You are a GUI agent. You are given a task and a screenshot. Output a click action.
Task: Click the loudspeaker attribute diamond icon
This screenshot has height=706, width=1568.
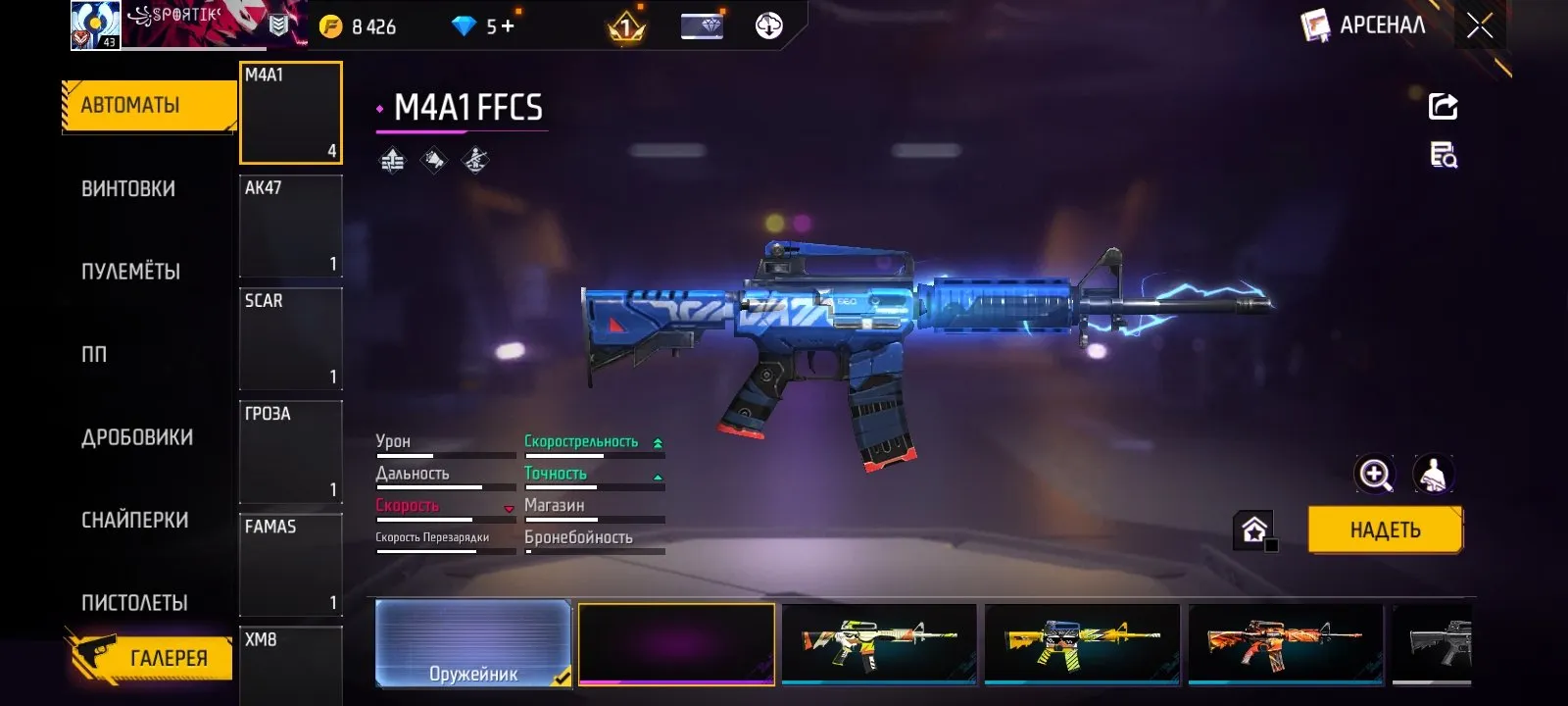(432, 159)
